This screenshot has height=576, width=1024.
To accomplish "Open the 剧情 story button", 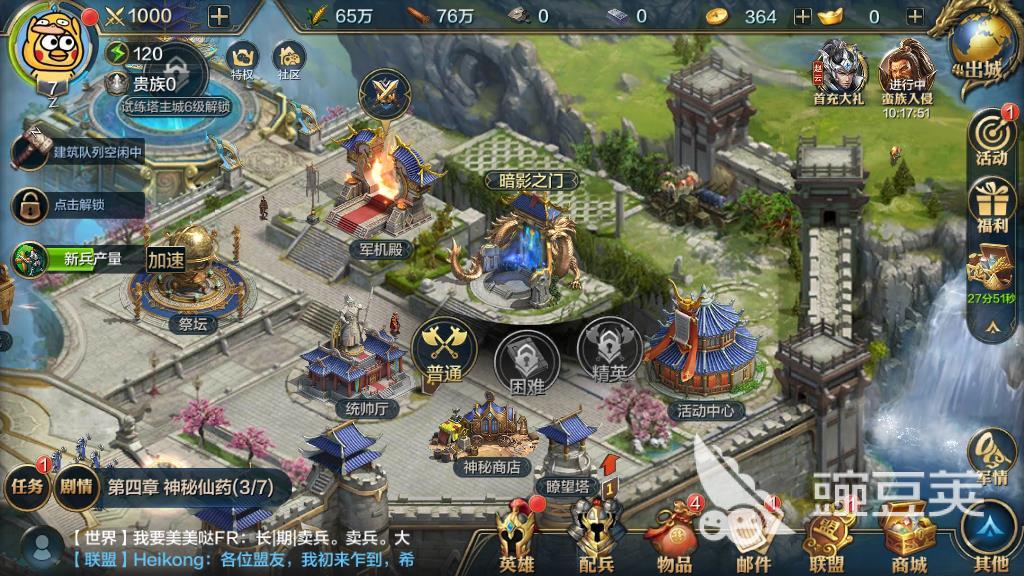I will (75, 486).
